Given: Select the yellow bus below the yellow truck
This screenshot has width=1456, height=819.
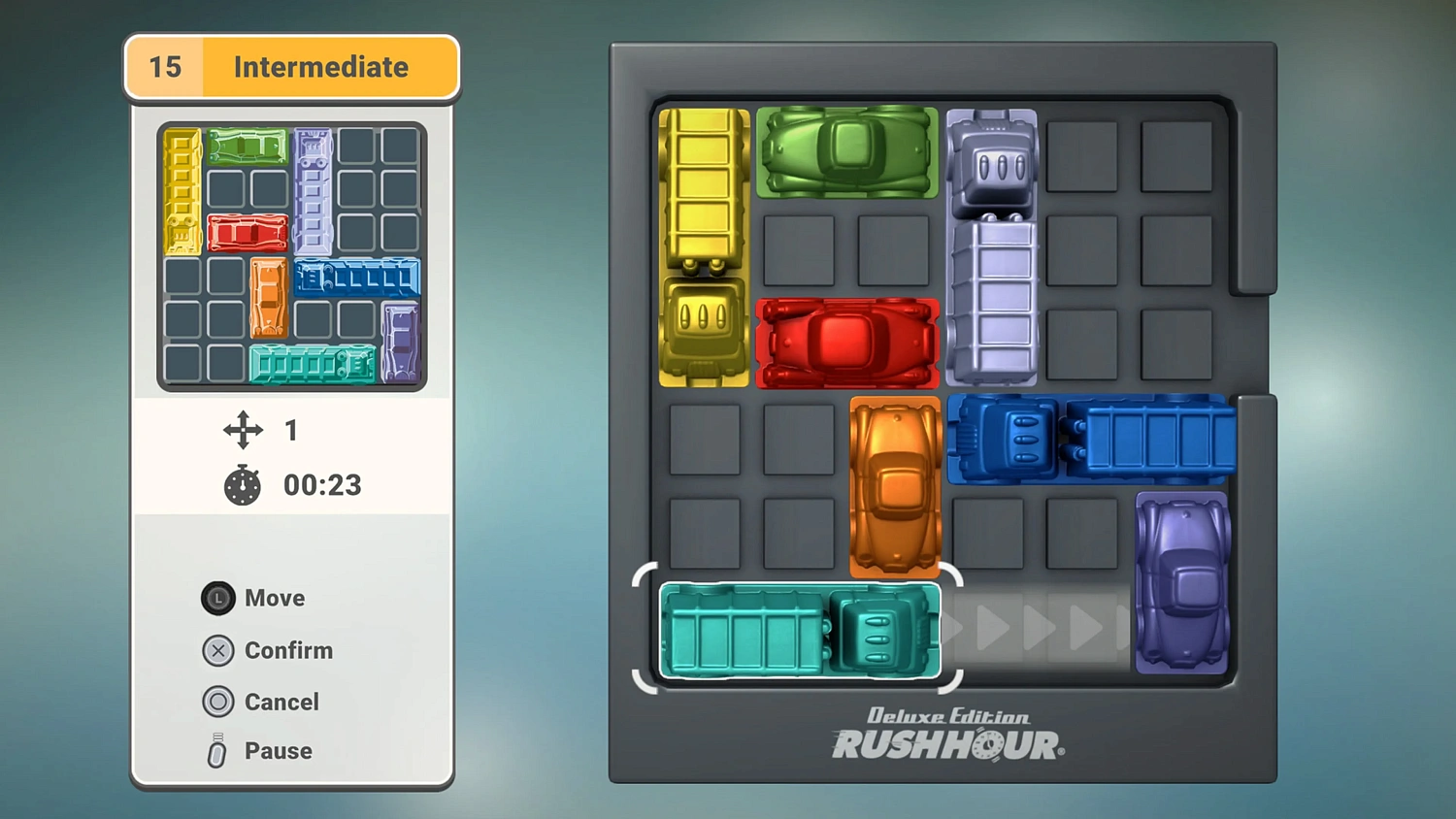Looking at the screenshot, I should coord(702,330).
